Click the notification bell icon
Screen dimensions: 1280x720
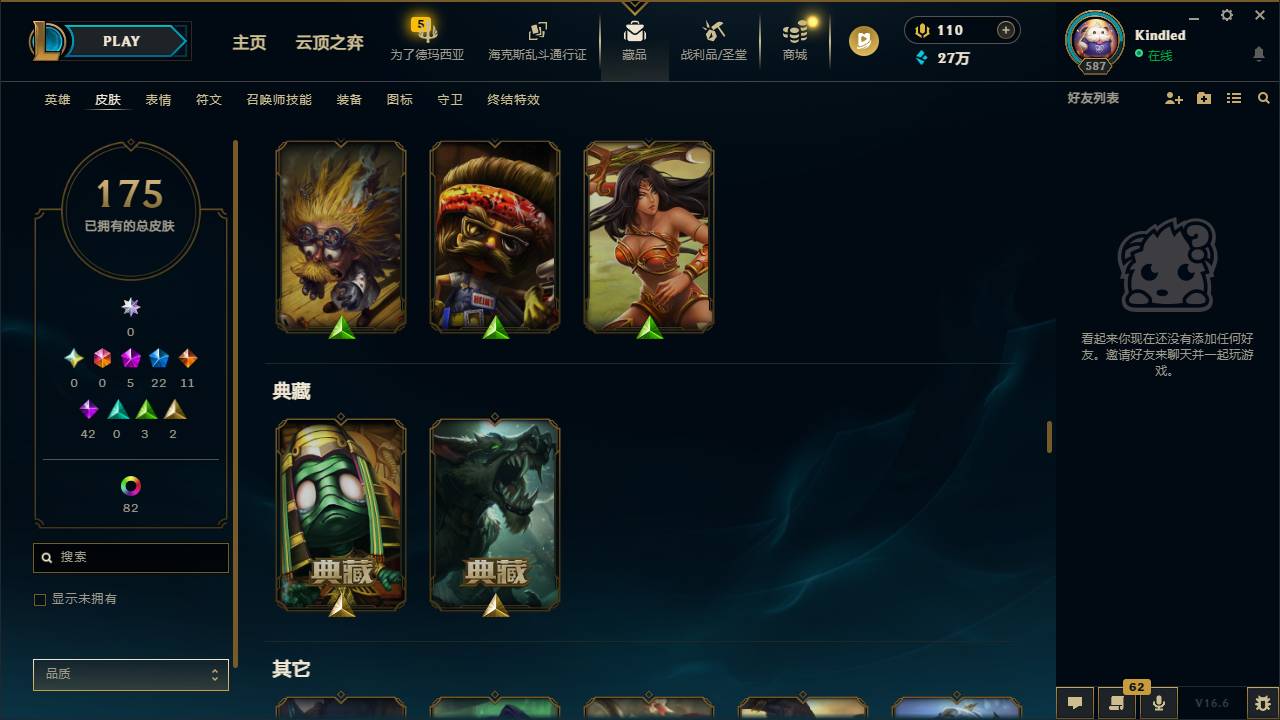click(1257, 53)
